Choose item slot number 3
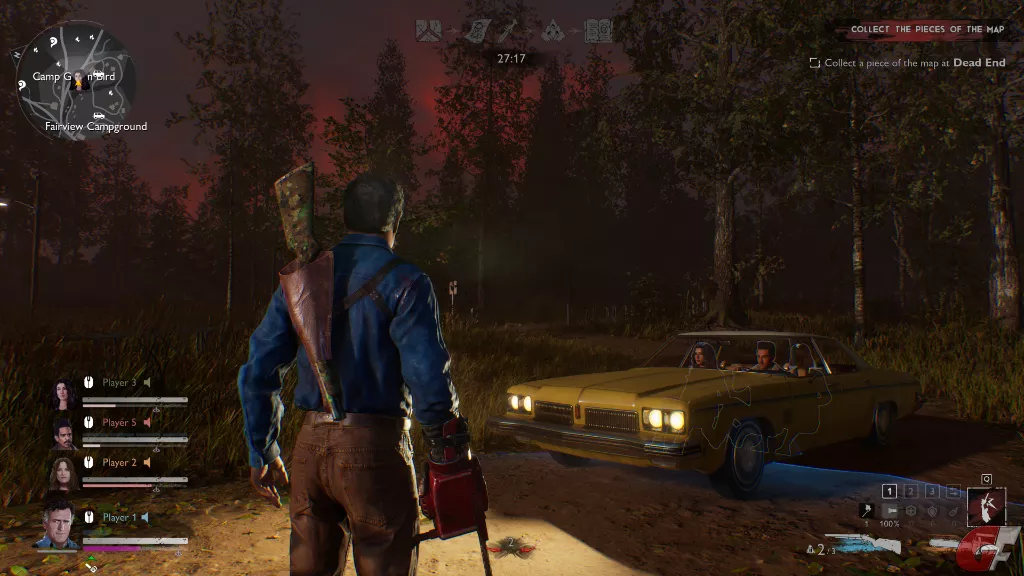Screen dimensions: 1024x576 point(932,491)
